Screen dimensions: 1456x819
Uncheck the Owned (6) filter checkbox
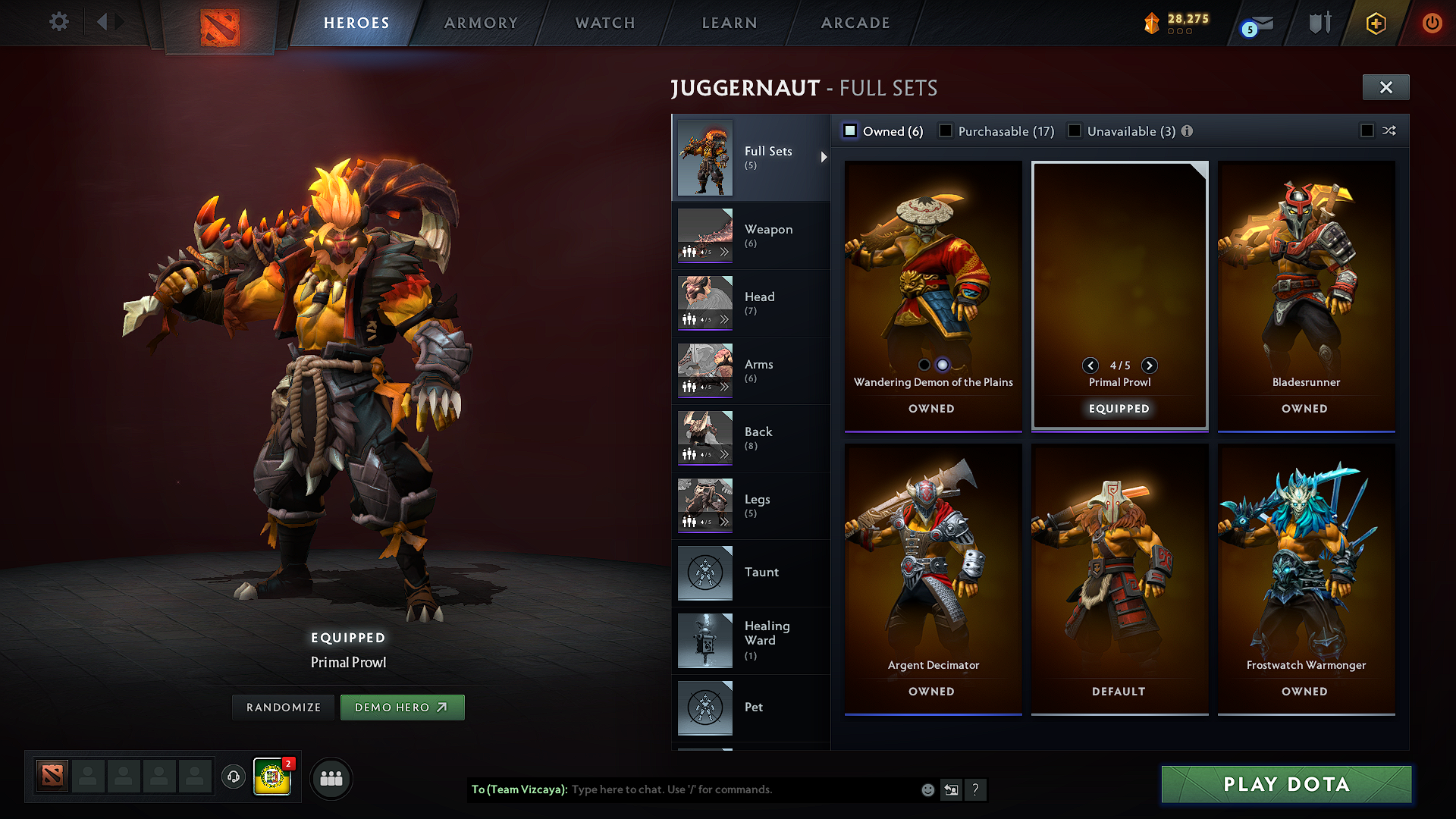(x=850, y=130)
